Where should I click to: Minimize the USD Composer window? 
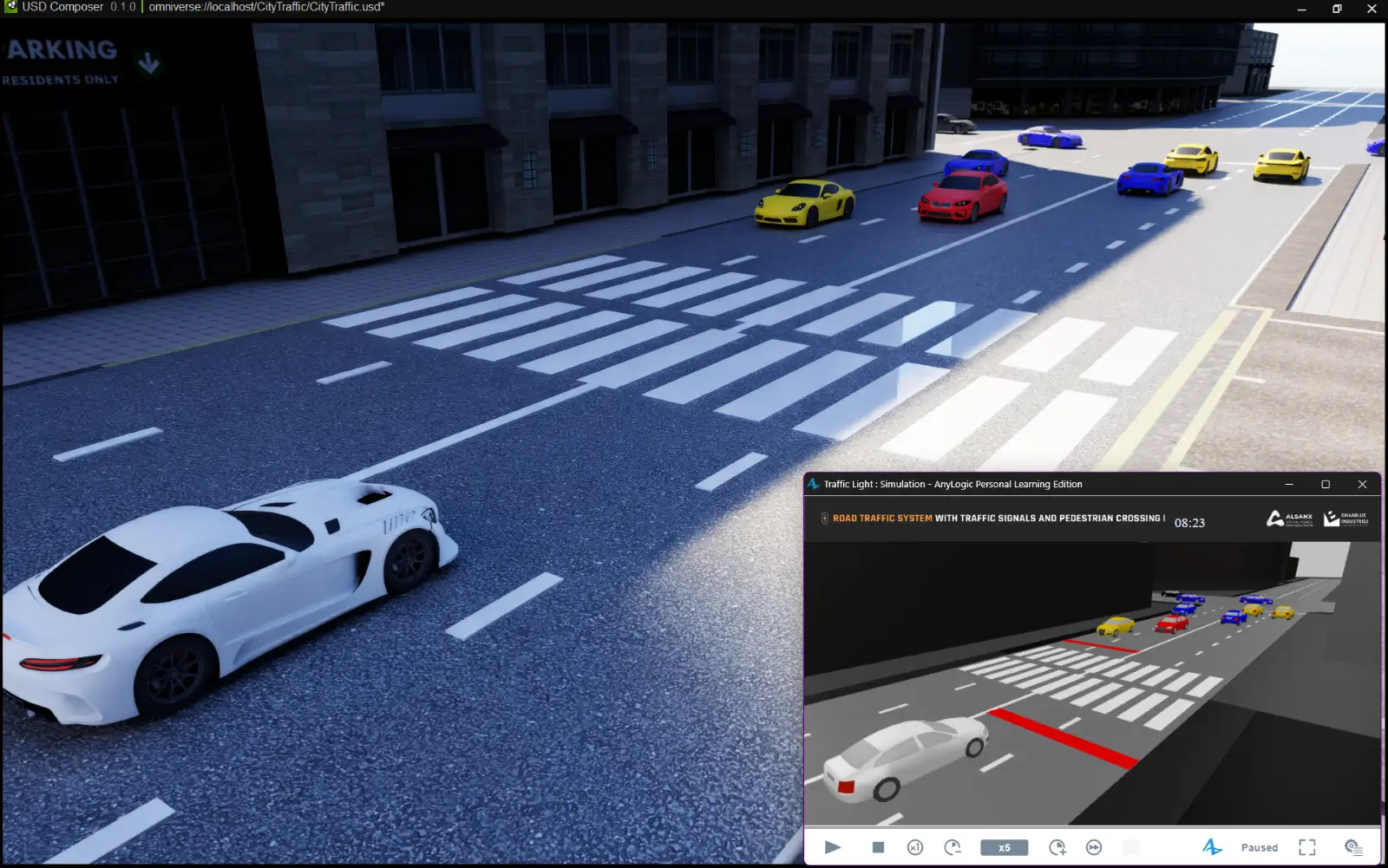pos(1302,9)
